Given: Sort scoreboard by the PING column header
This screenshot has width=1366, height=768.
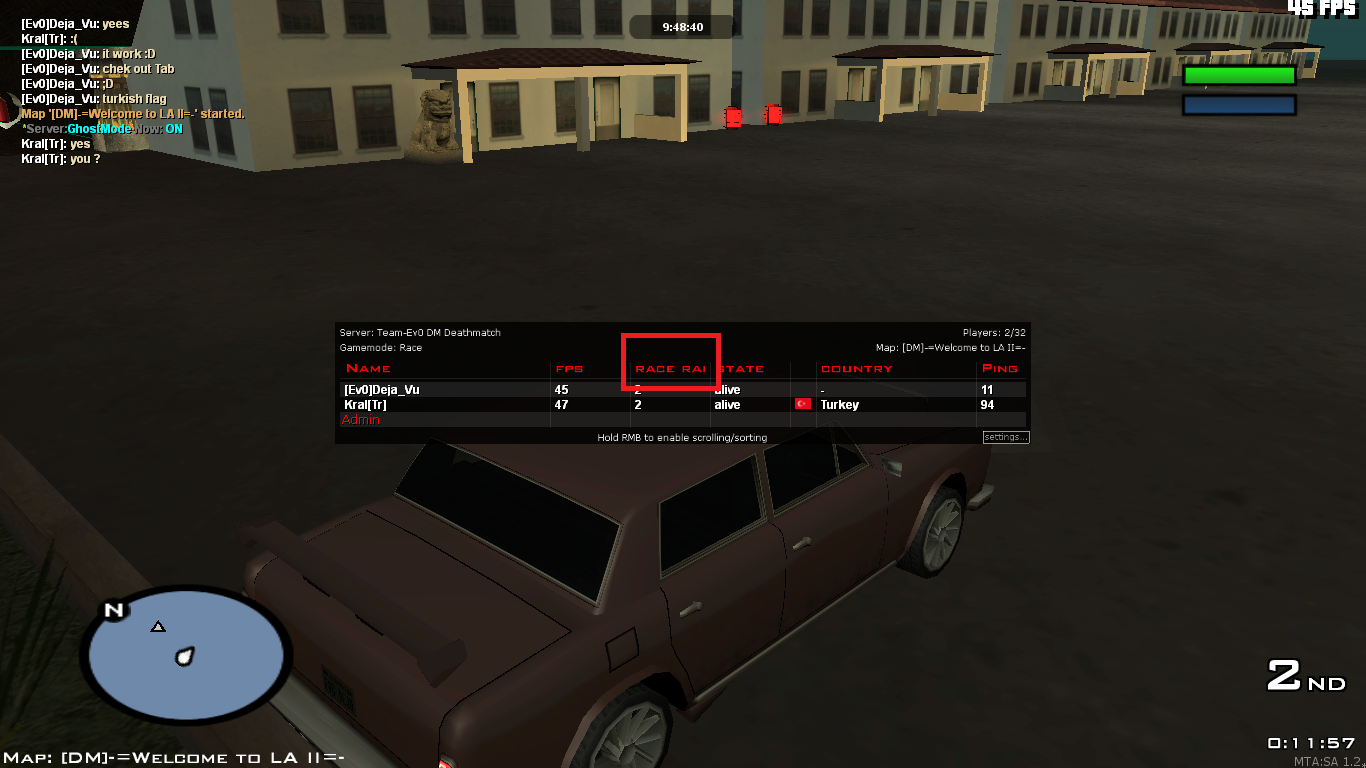Looking at the screenshot, I should pos(1000,368).
